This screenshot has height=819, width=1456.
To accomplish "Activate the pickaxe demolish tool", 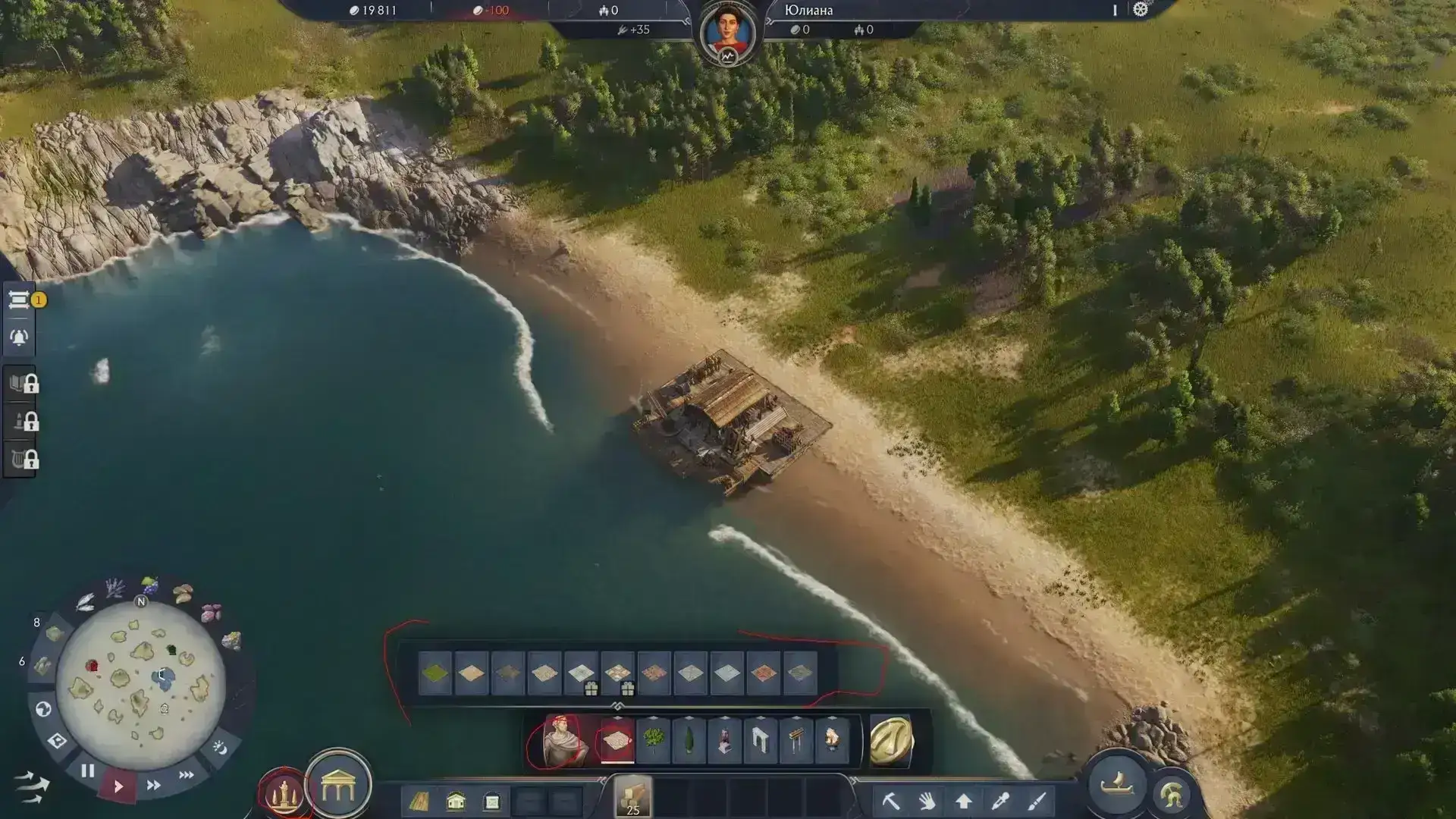I will (x=890, y=801).
